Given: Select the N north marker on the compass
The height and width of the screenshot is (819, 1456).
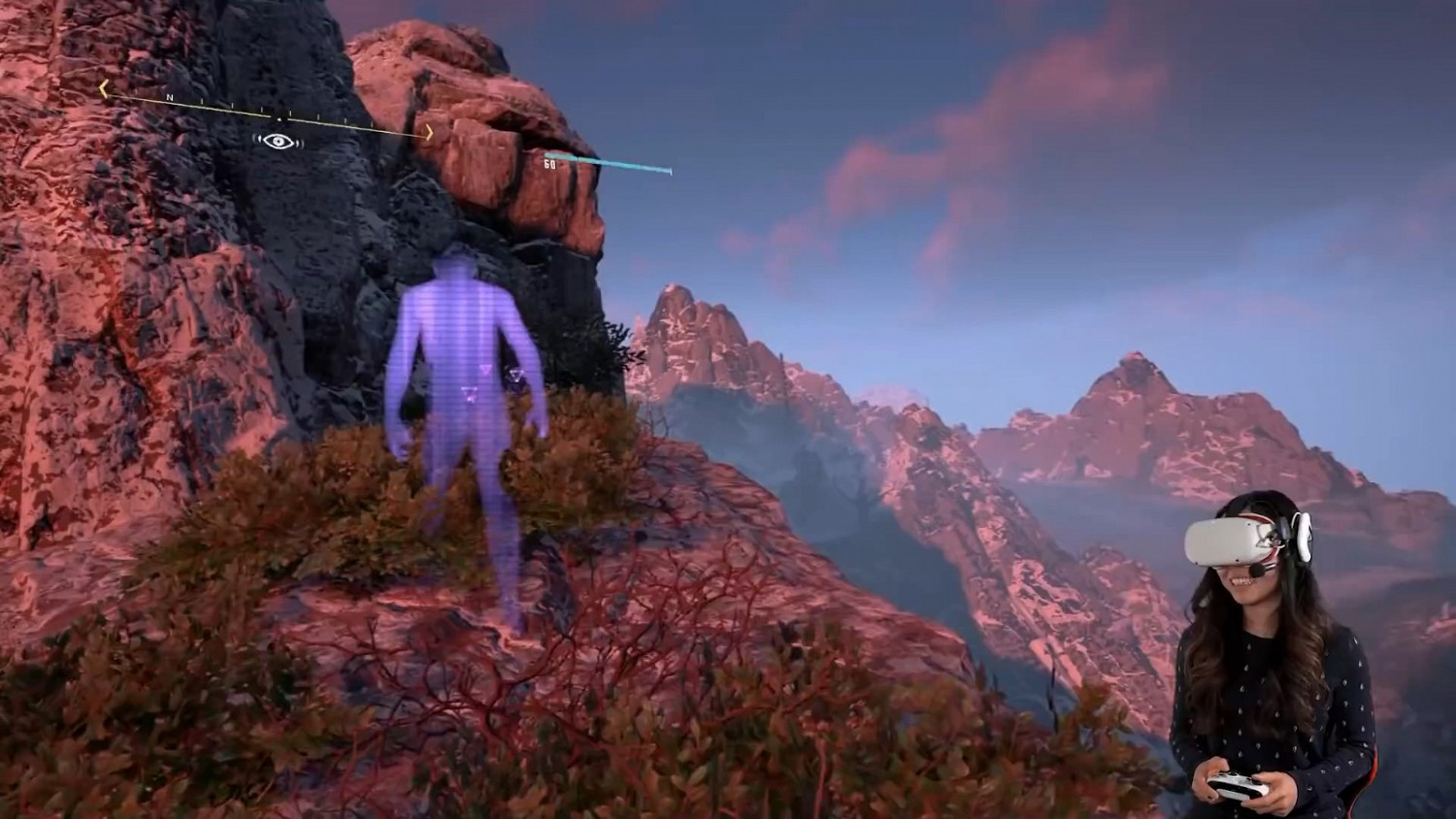Looking at the screenshot, I should [169, 97].
